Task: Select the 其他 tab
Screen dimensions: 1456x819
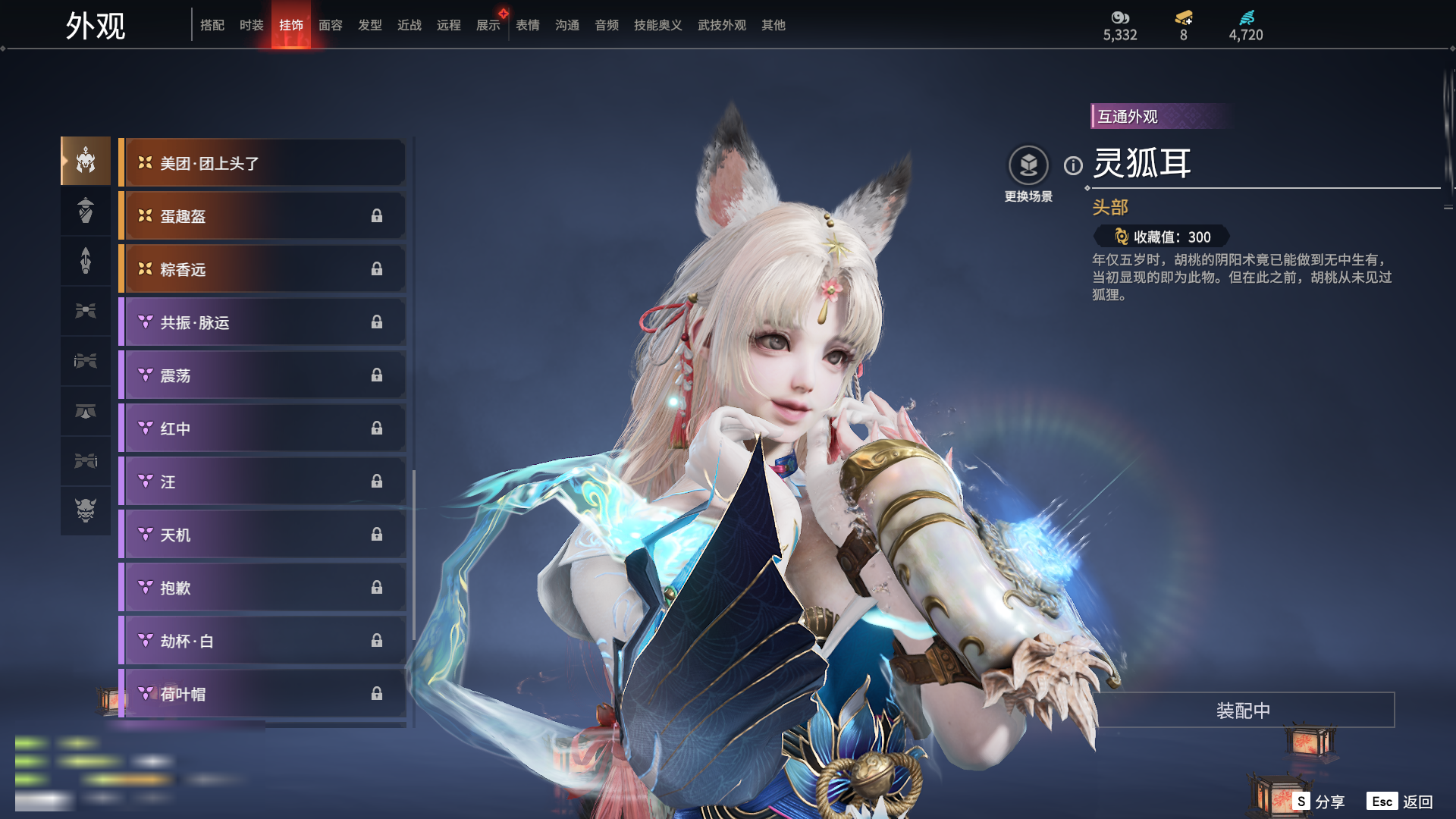Action: 773,25
